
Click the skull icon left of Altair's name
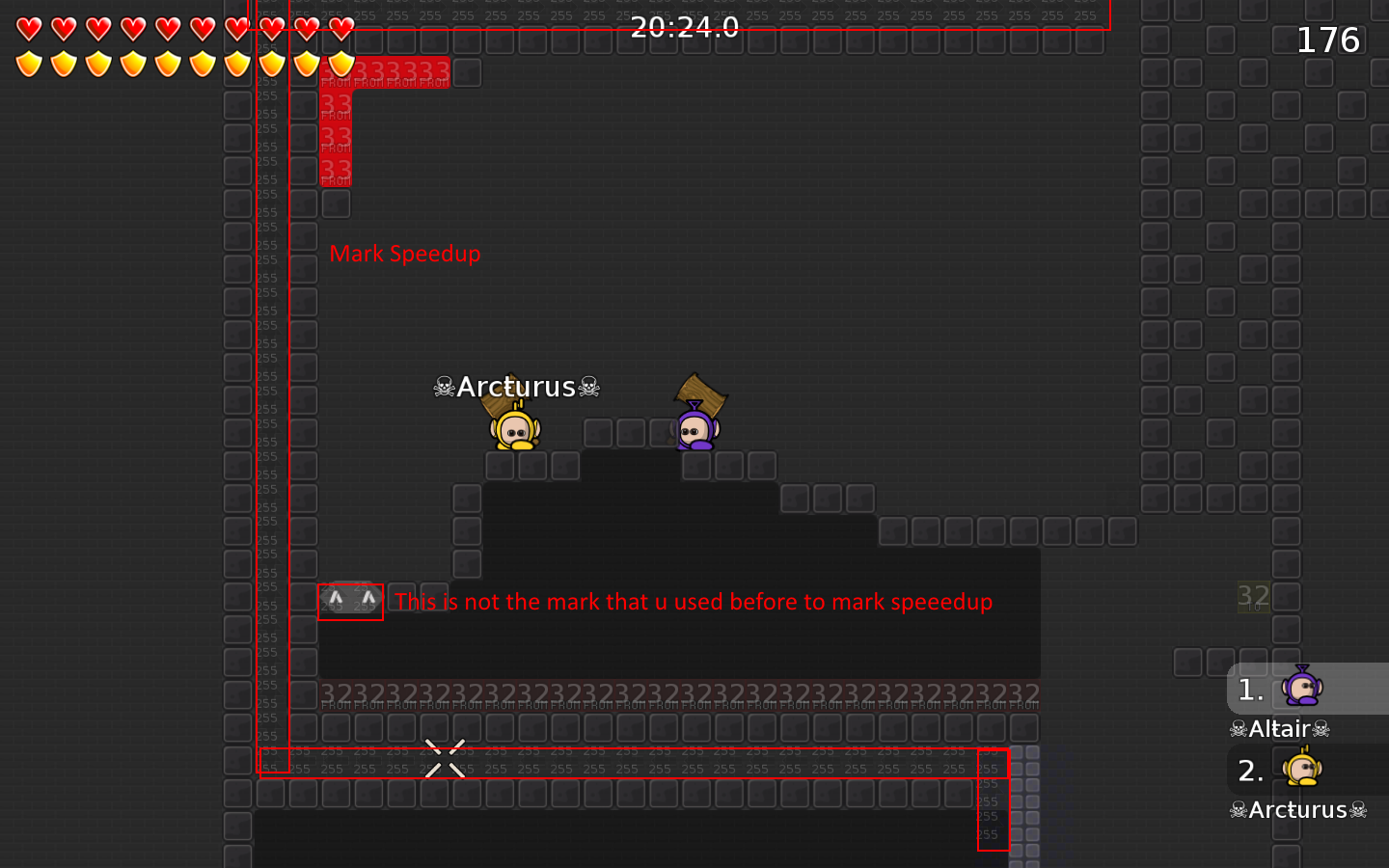coord(1238,728)
